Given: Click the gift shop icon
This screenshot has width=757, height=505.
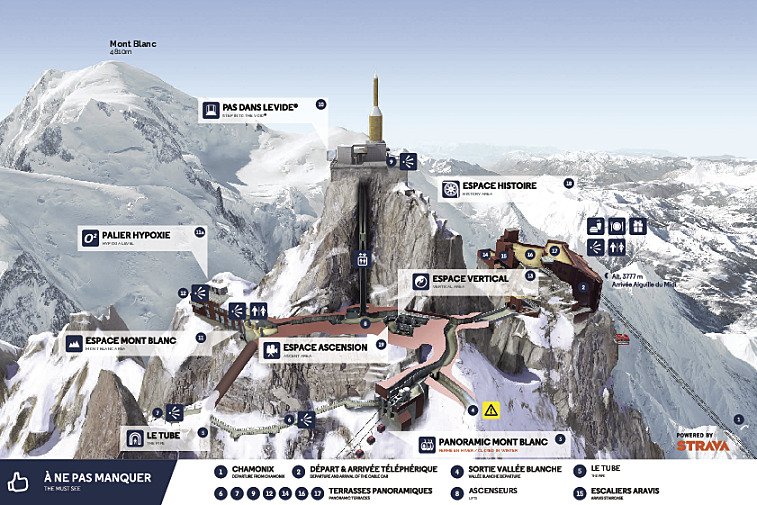Looking at the screenshot, I should coord(638,226).
